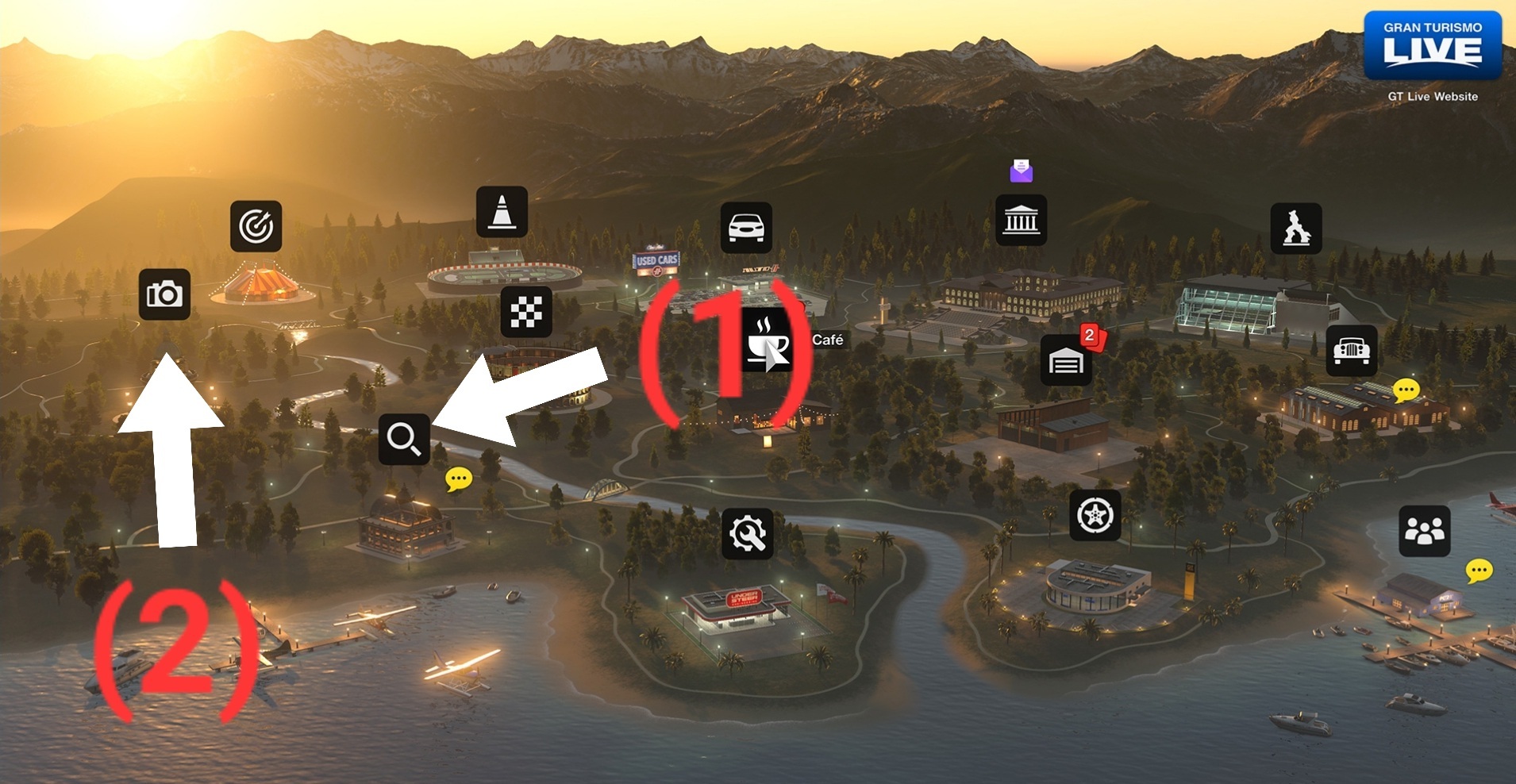
Task: Open the classic car Legend Cars icon
Action: 1352,350
